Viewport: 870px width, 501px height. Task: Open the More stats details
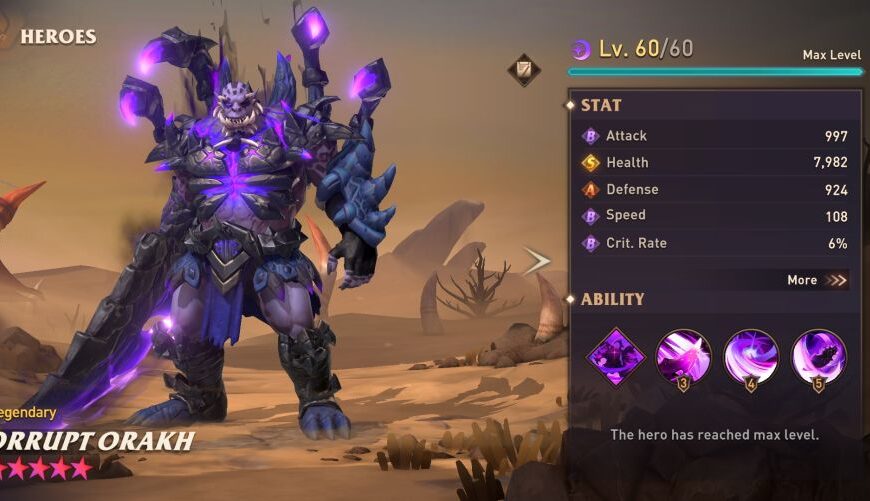coord(816,280)
